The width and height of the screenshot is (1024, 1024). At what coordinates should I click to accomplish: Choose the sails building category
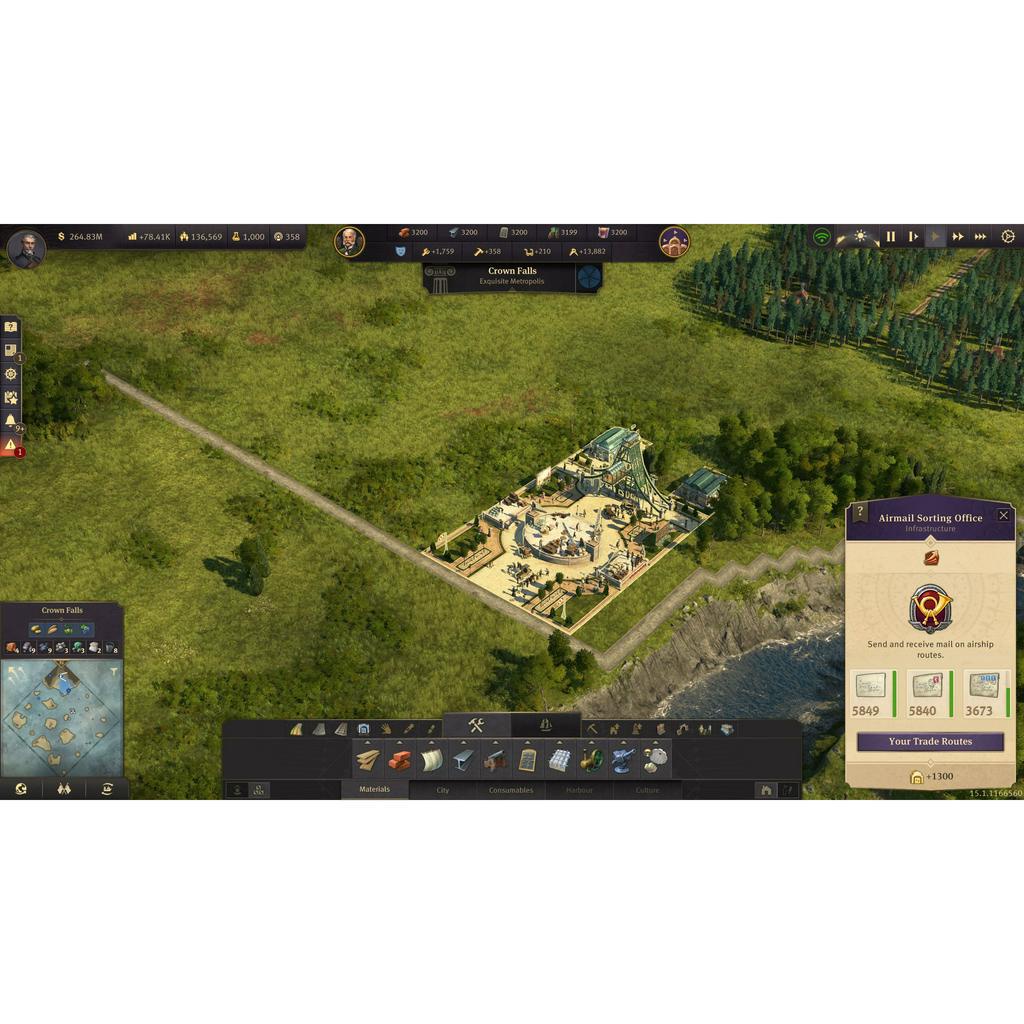point(431,760)
